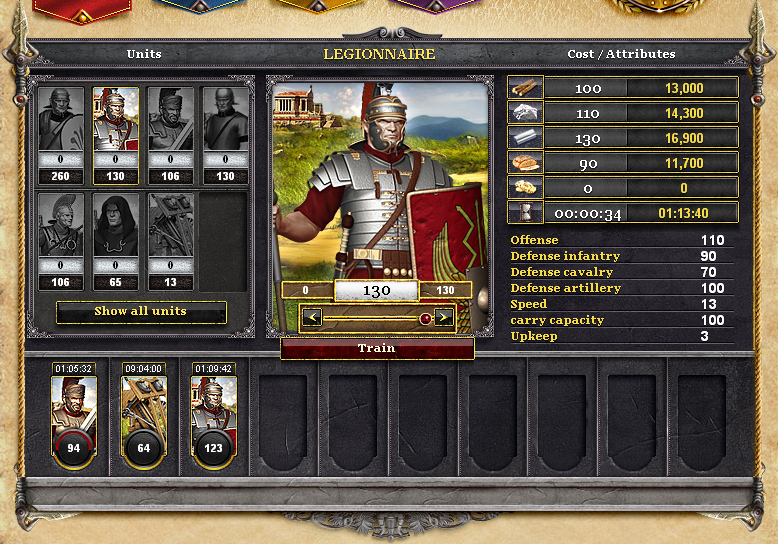Click the unit quantity input showing 130
This screenshot has width=778, height=544.
tap(376, 290)
